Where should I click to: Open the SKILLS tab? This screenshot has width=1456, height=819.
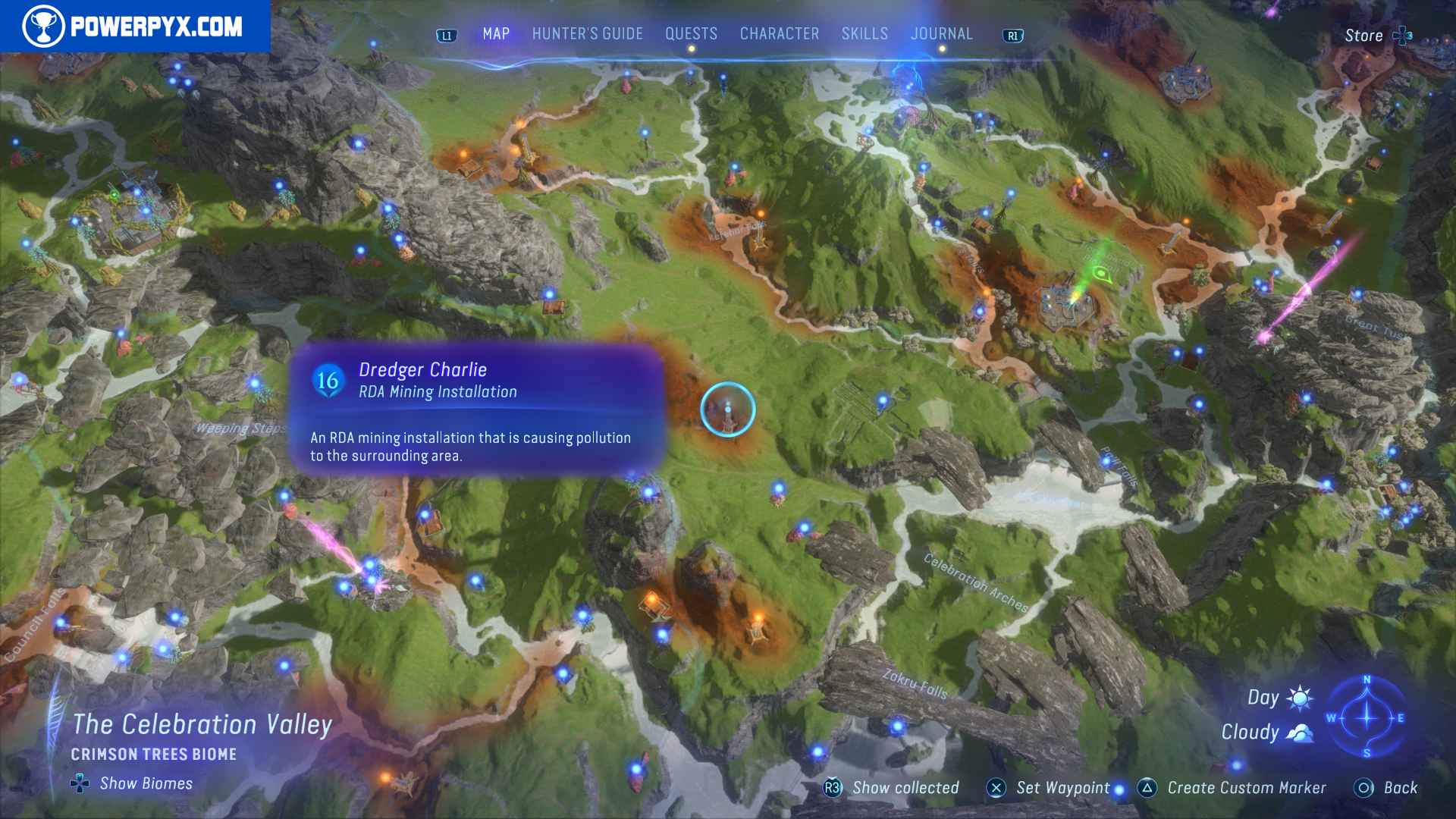coord(864,33)
